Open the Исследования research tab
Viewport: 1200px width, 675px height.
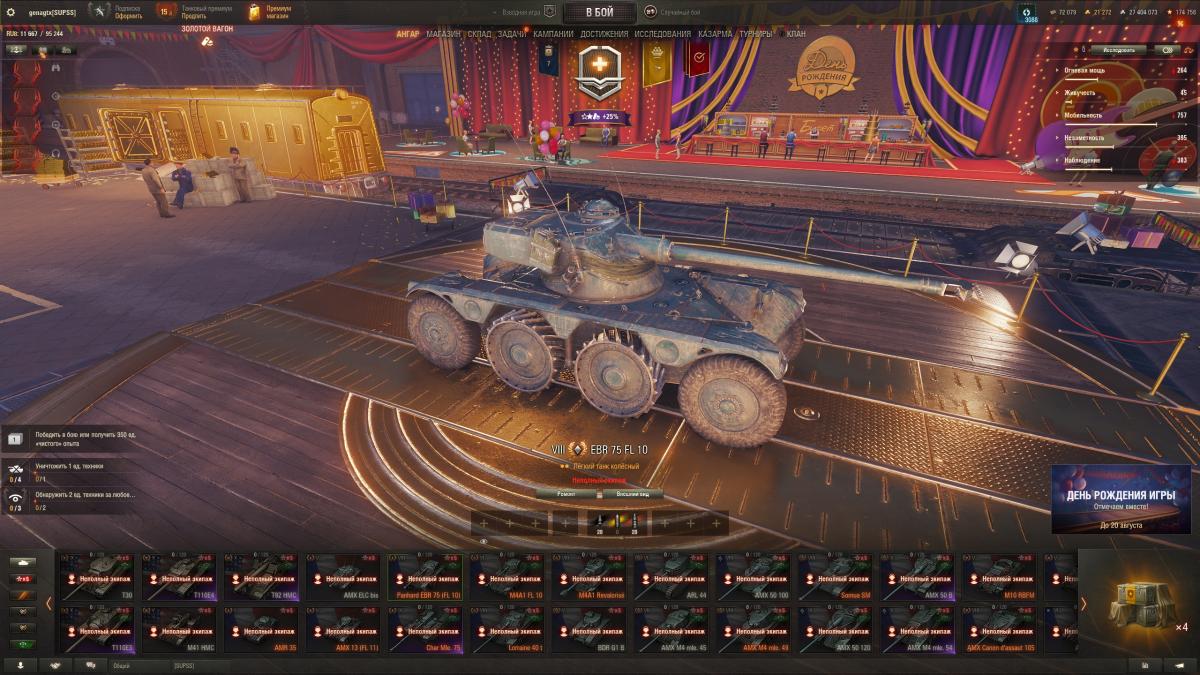tap(662, 34)
